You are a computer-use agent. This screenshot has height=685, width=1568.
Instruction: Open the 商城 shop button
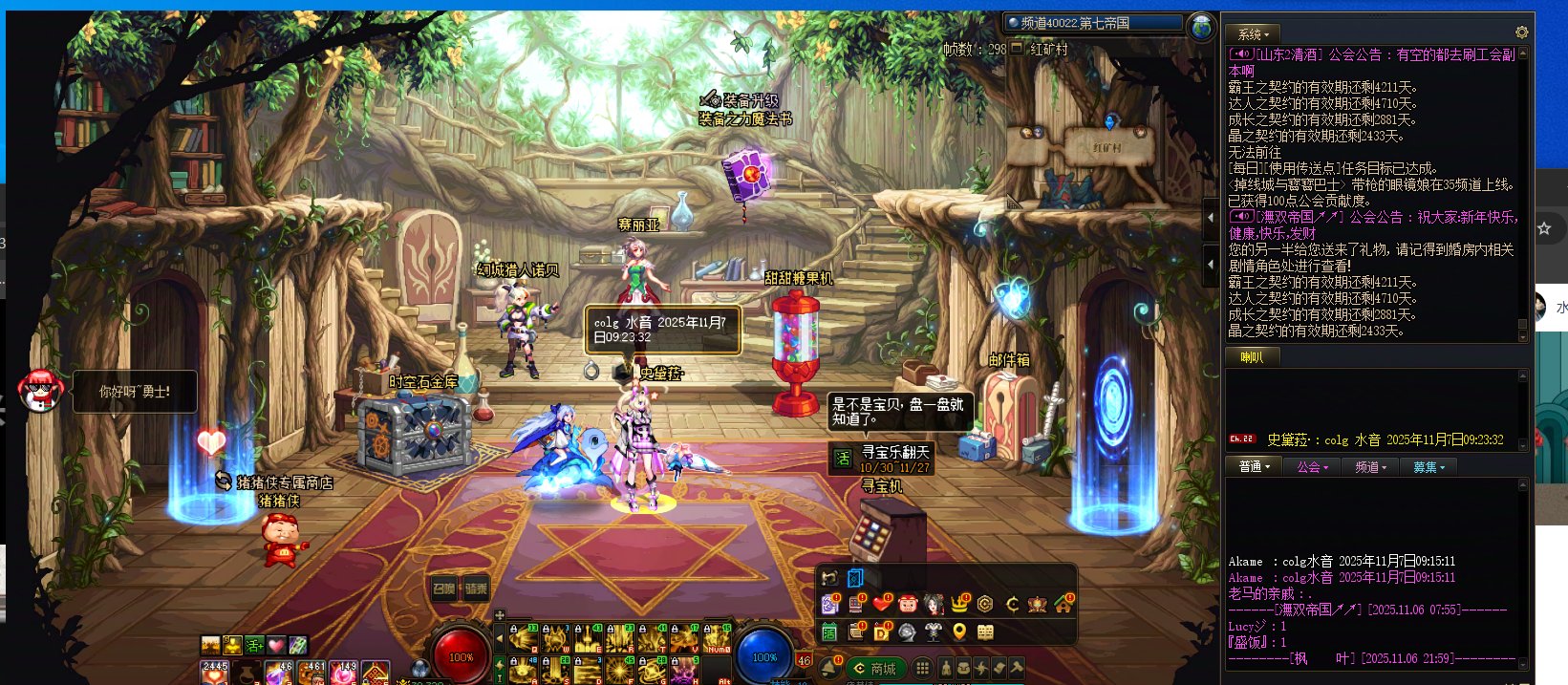pyautogui.click(x=875, y=668)
